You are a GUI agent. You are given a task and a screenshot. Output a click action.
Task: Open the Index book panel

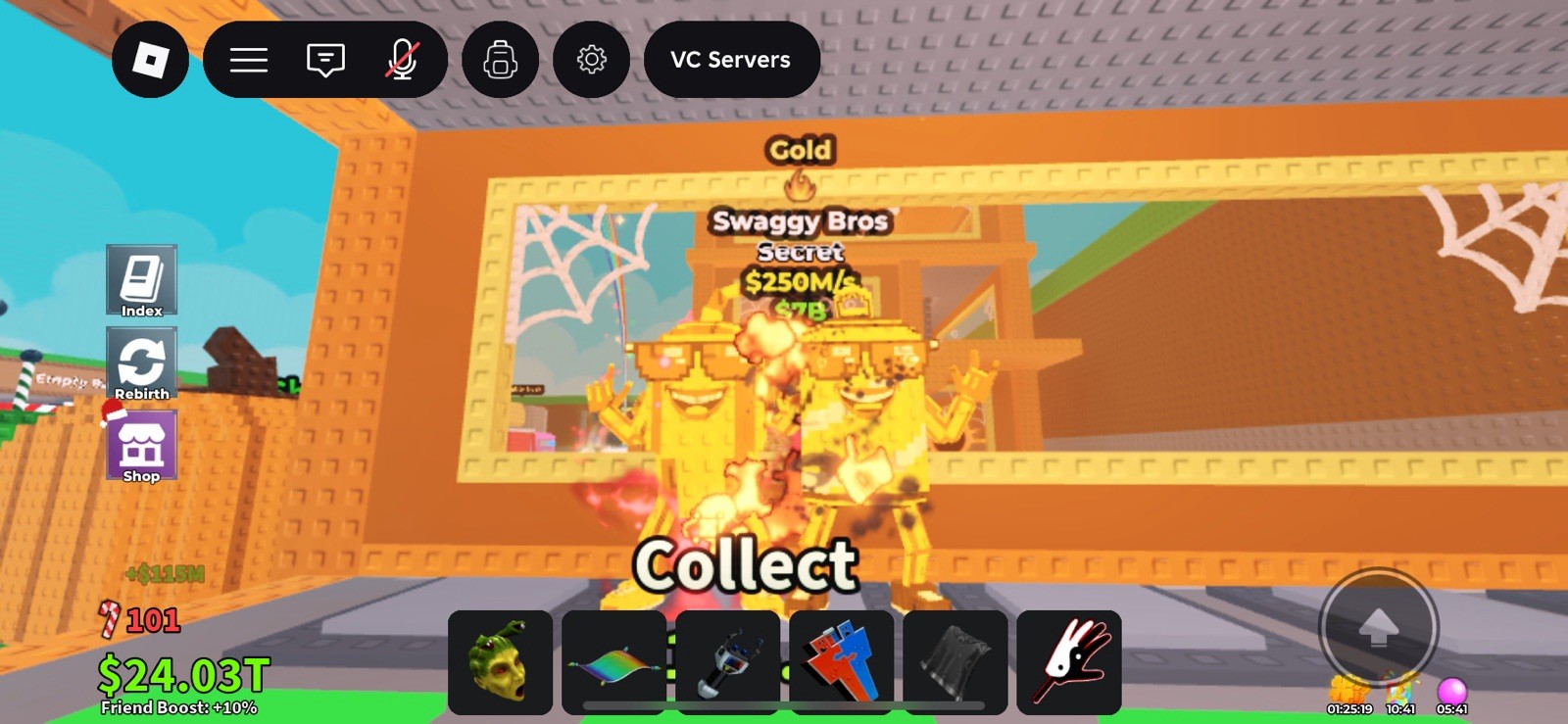[x=140, y=281]
